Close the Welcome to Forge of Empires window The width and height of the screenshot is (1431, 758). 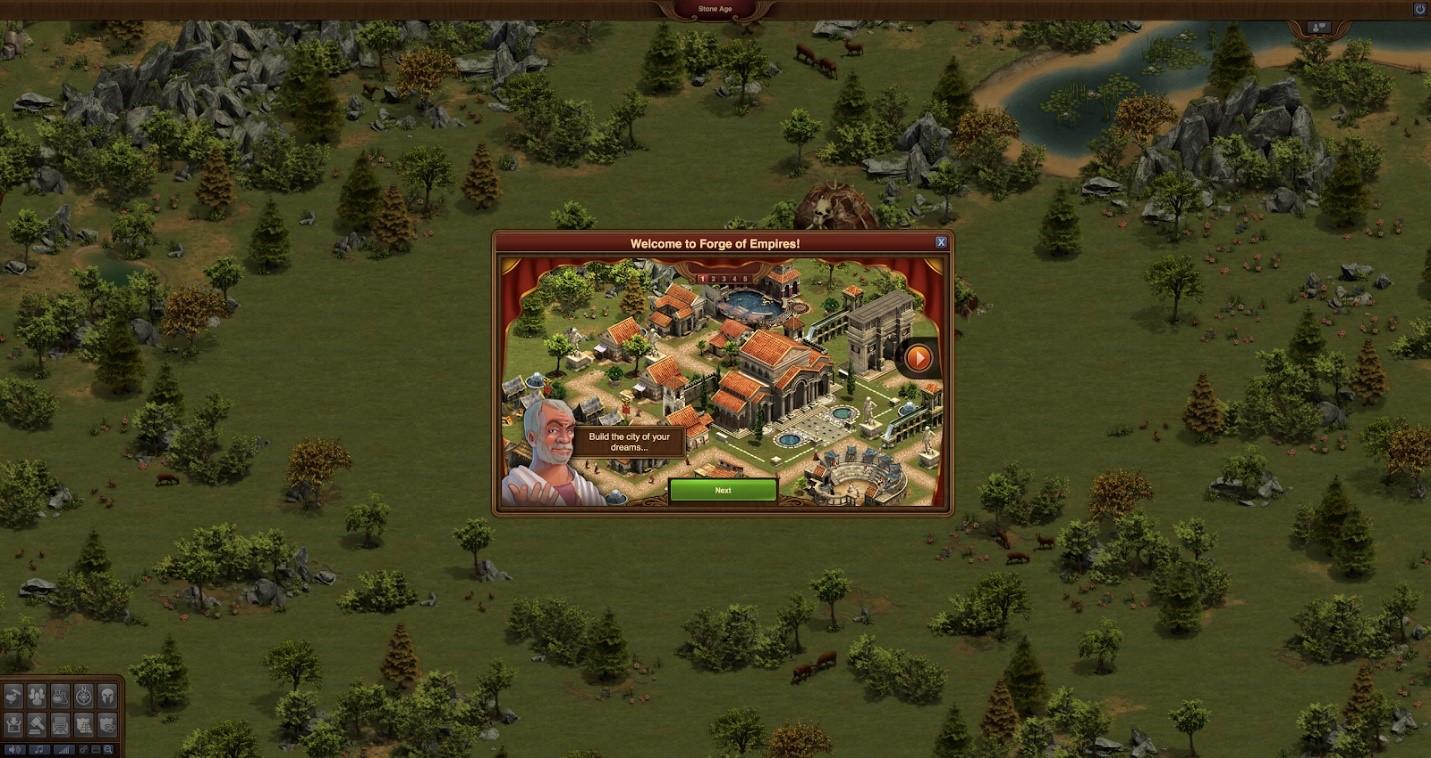tap(941, 243)
